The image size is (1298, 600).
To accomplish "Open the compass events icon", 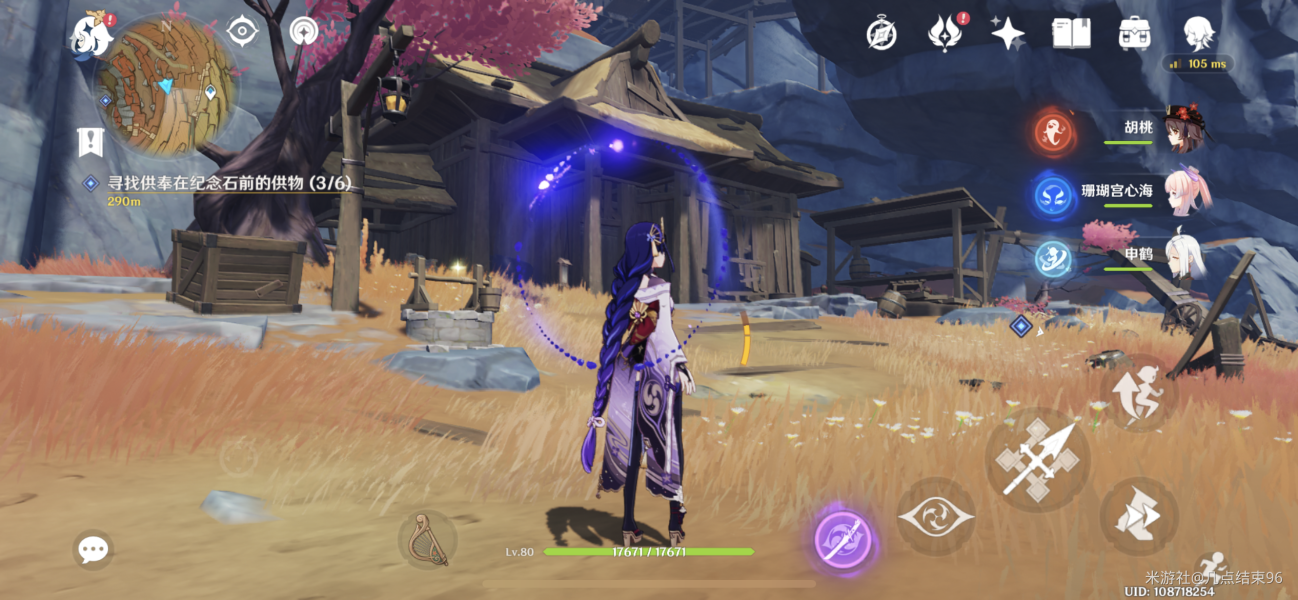I will 881,34.
